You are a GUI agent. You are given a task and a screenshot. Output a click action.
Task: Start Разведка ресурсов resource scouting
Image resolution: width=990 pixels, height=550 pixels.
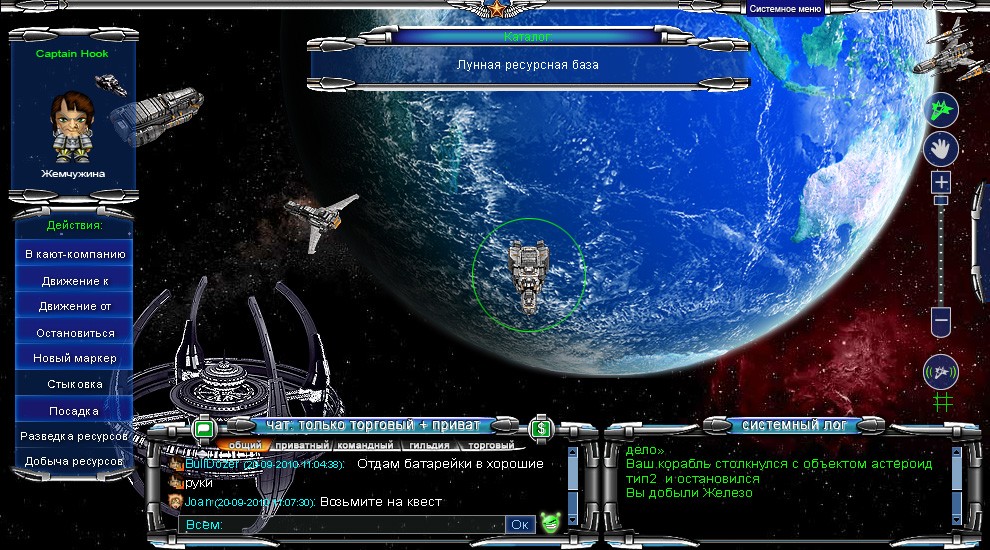pyautogui.click(x=75, y=436)
